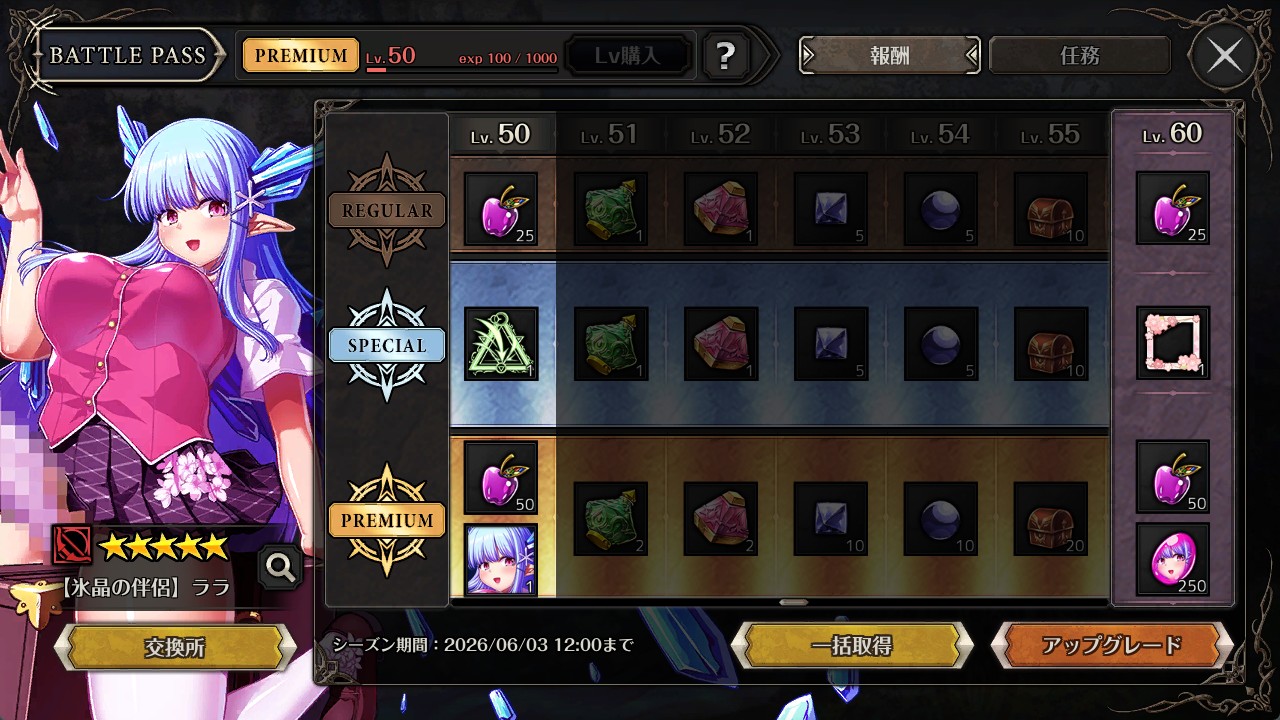The image size is (1280, 720).
Task: Select the Lv. 60 sakura frame reward
Action: click(x=1172, y=343)
